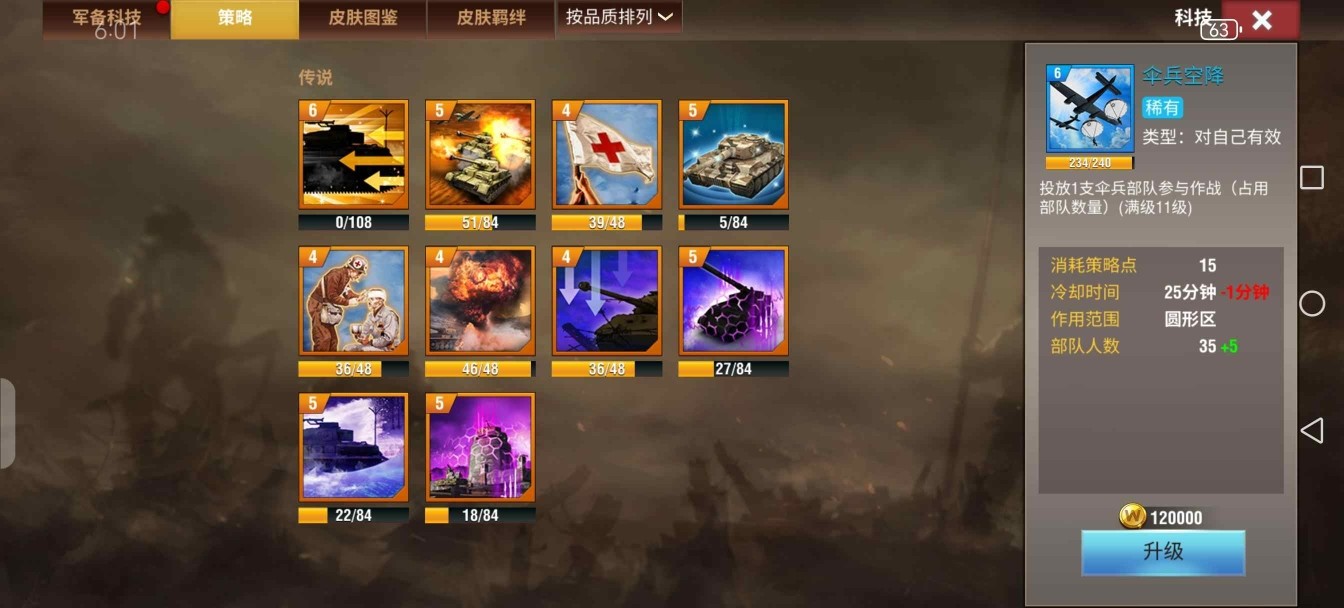Select the purple hexagon tank card
This screenshot has height=608, width=1344.
734,301
